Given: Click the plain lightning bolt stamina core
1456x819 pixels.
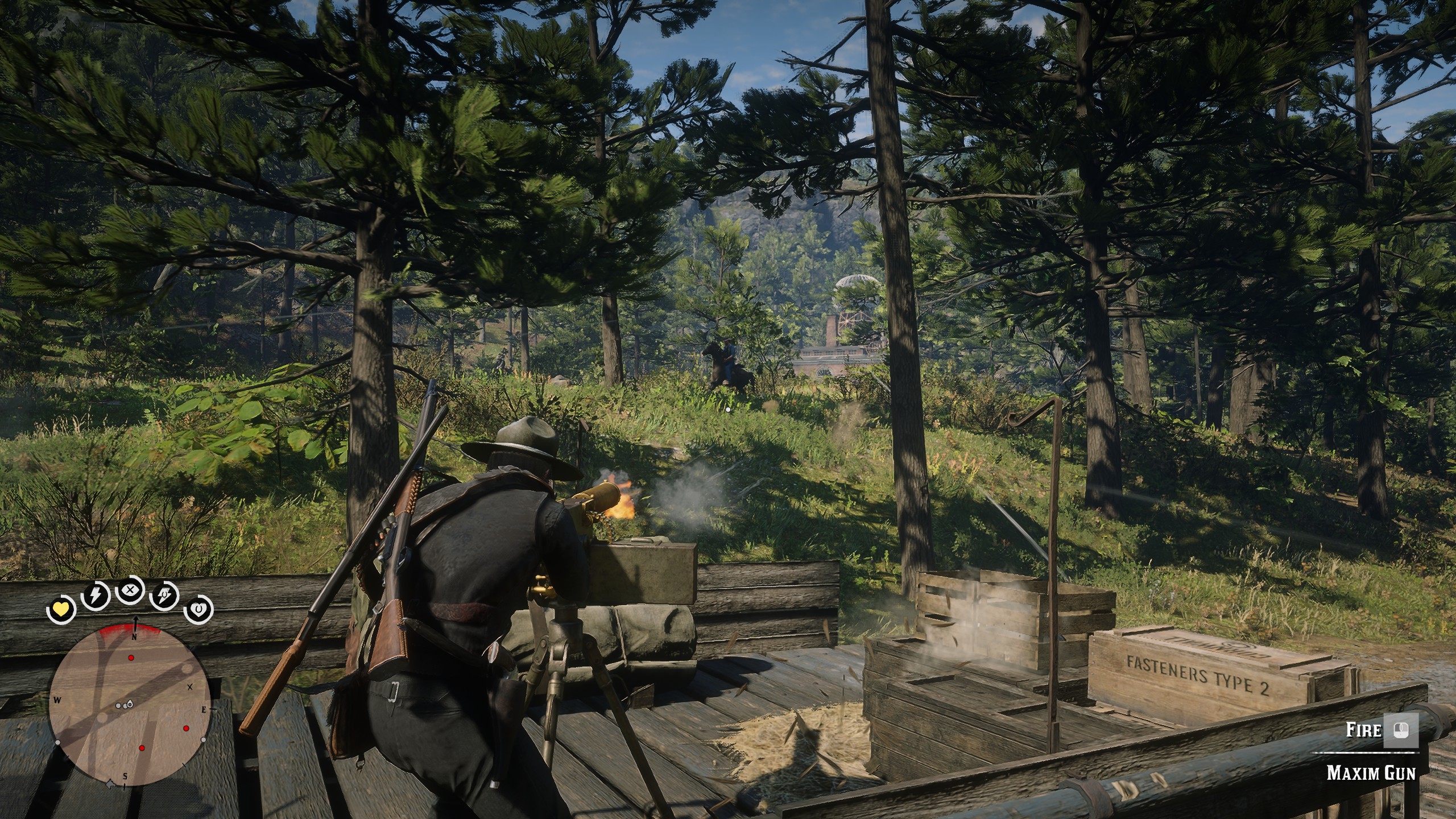Looking at the screenshot, I should pyautogui.click(x=94, y=388).
